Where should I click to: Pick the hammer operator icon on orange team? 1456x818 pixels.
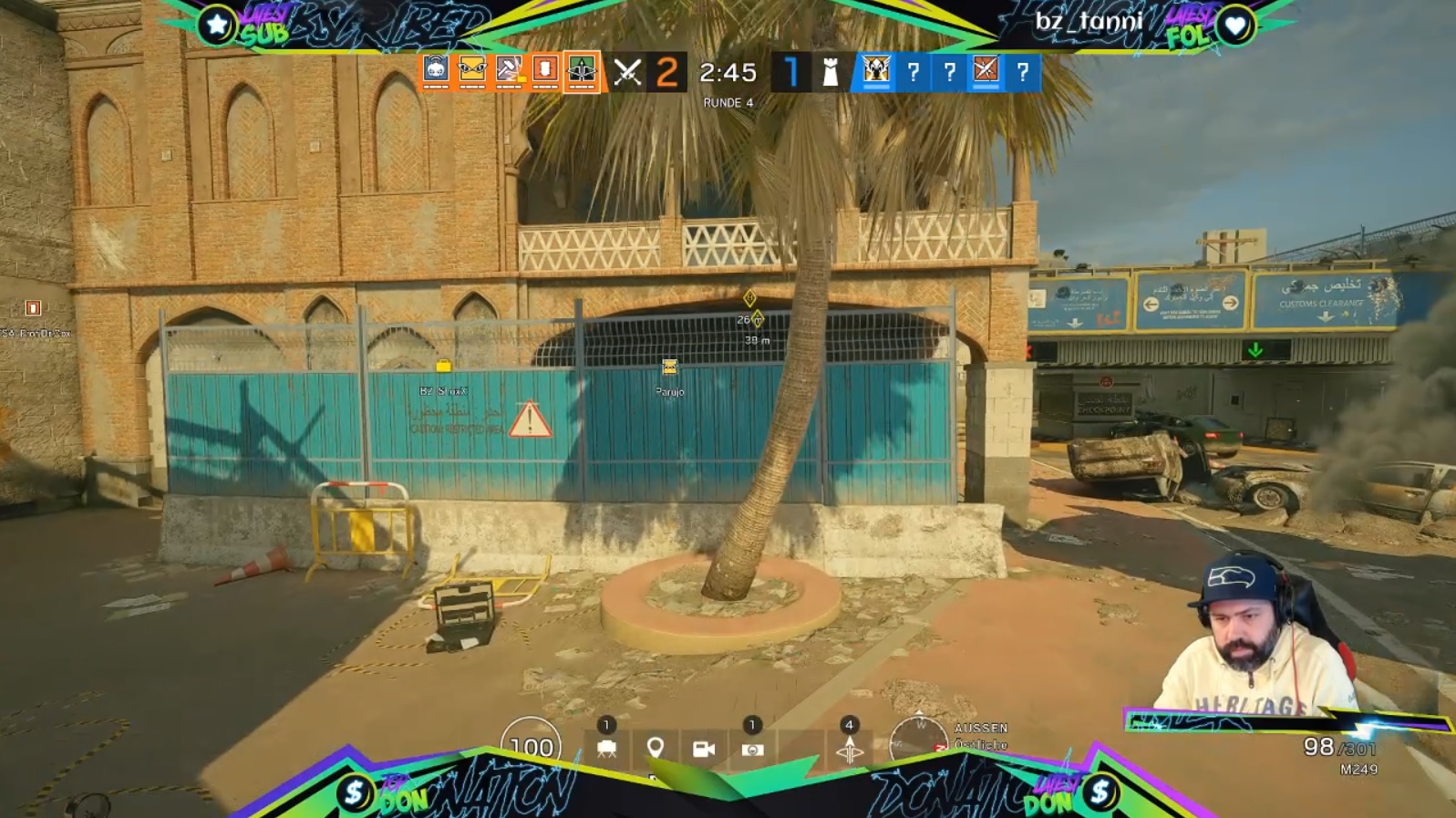[509, 70]
